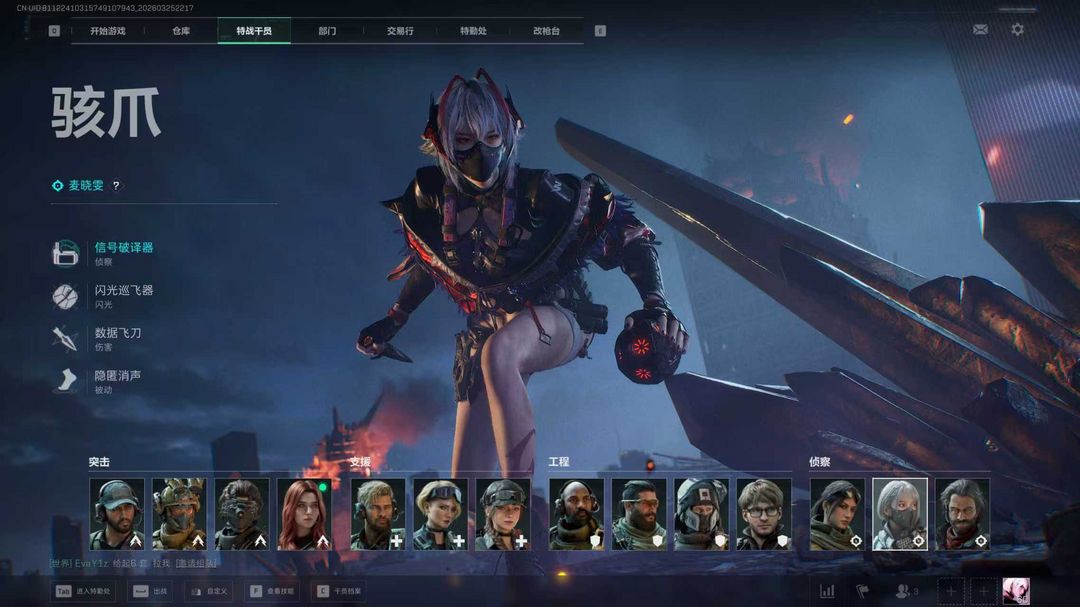Open the 仓库 tab

pos(181,31)
